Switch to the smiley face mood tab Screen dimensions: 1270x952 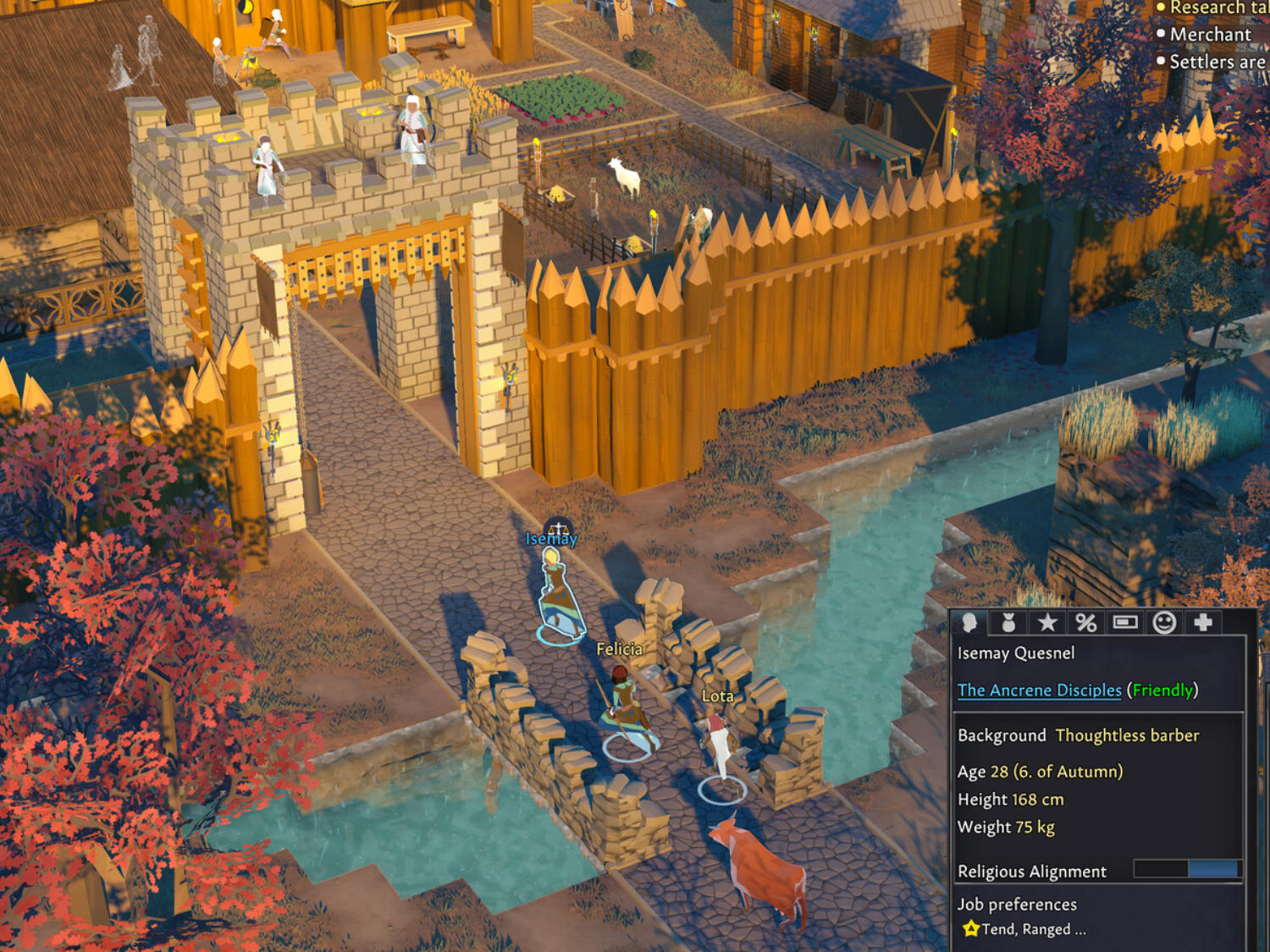[1164, 623]
